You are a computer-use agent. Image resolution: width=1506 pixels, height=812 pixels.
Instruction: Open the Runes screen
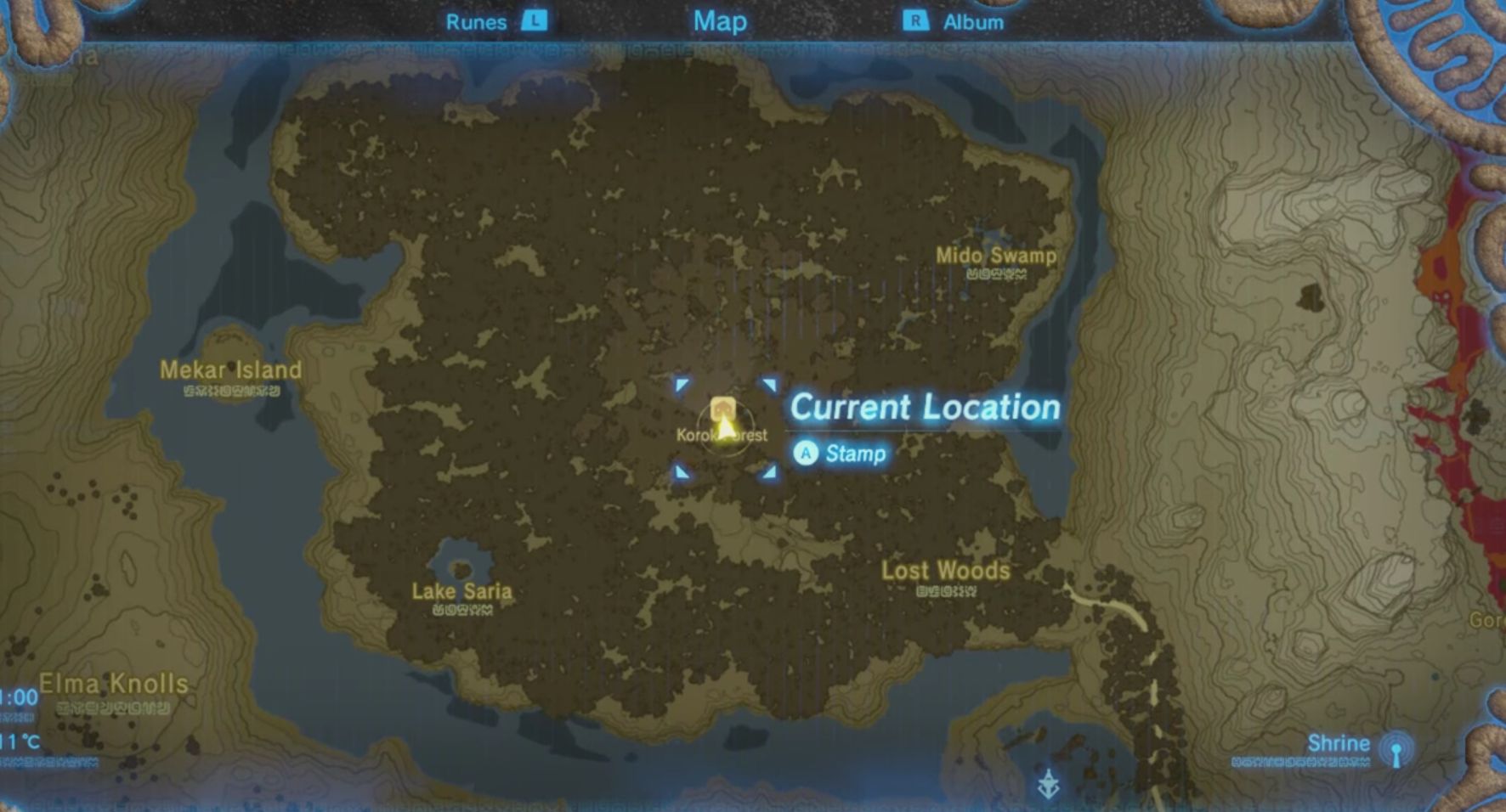[475, 21]
